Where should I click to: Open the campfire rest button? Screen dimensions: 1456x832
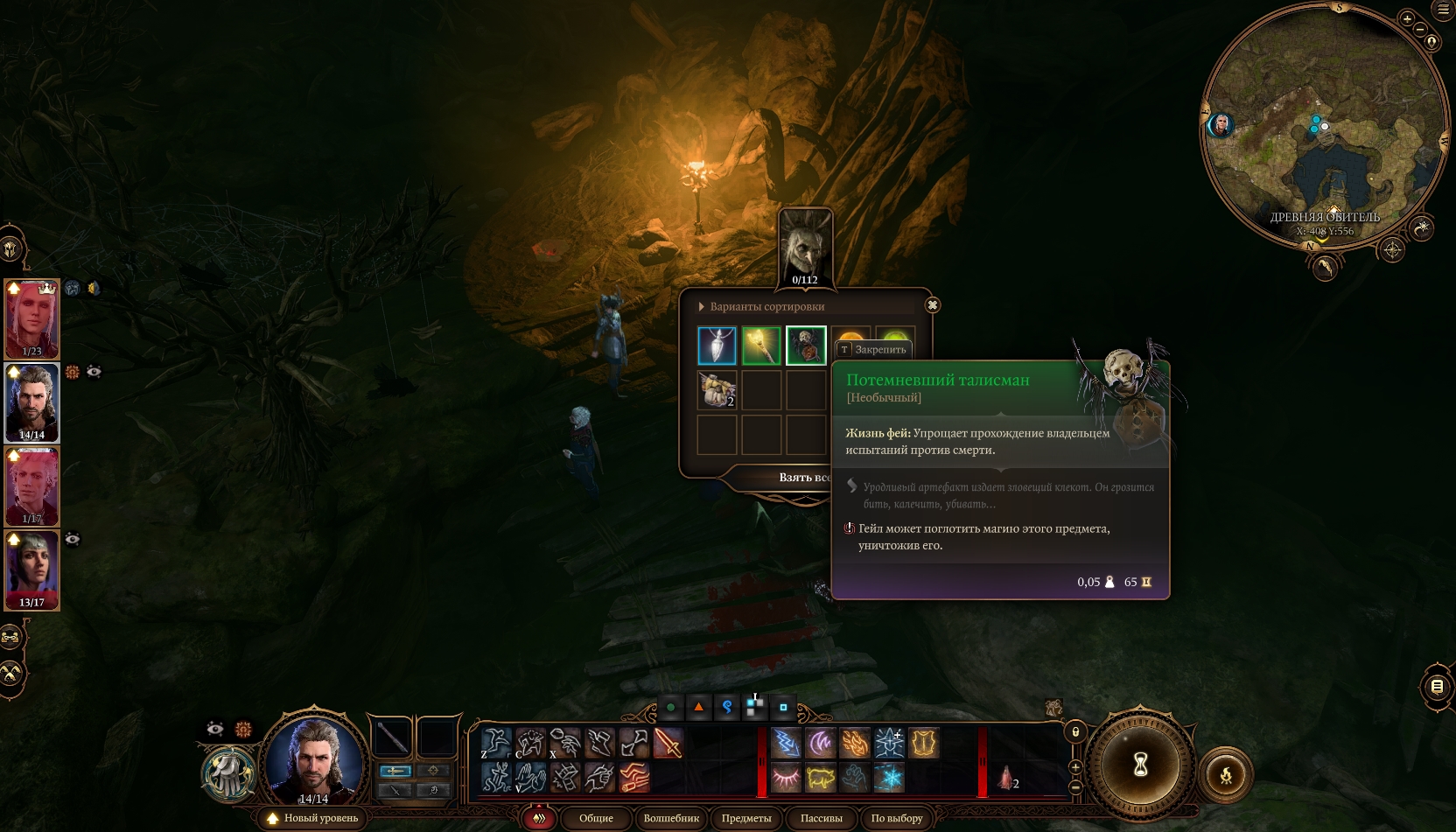click(x=1226, y=774)
